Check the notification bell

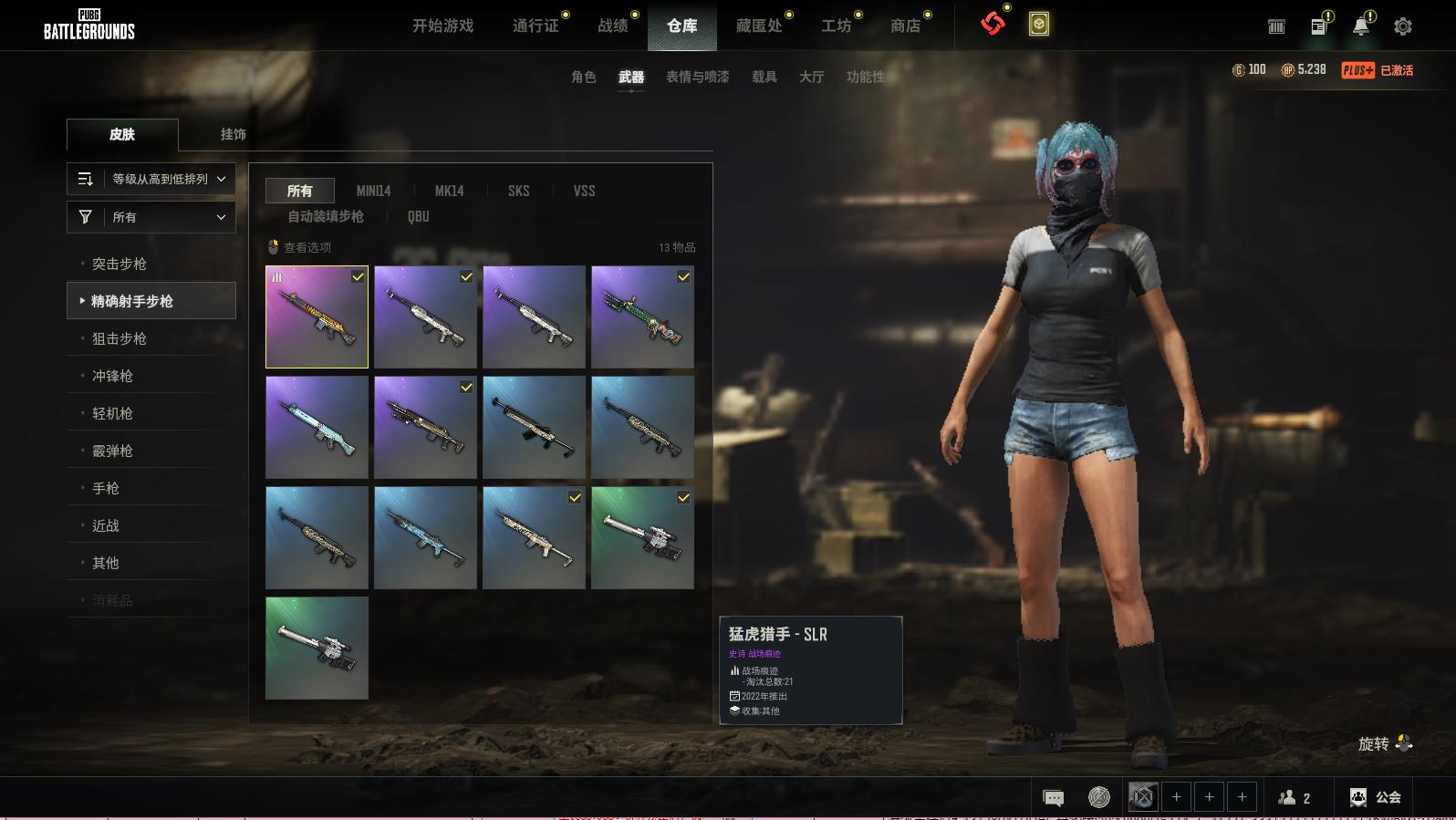pyautogui.click(x=1360, y=26)
